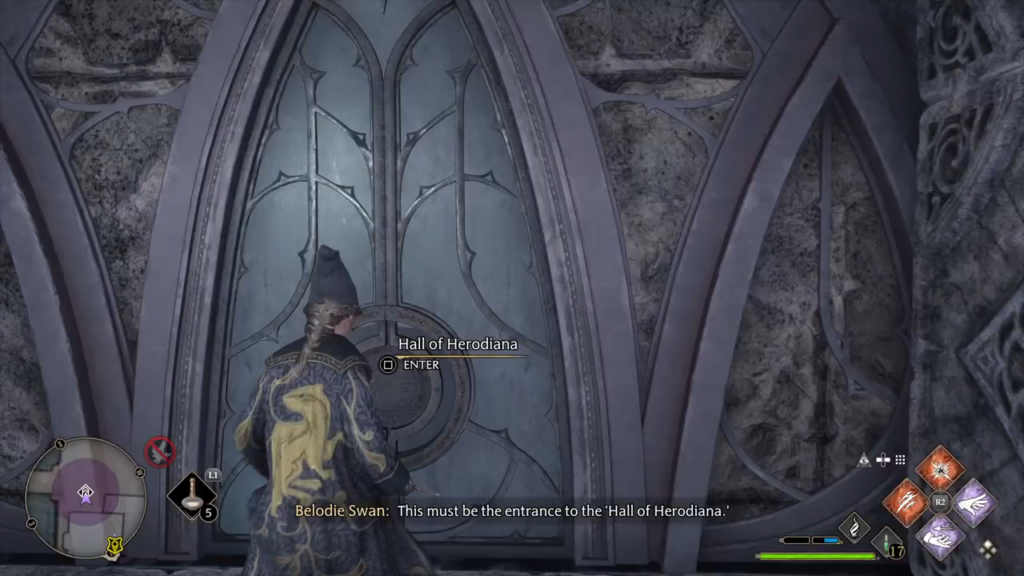Viewport: 1024px width, 576px height.
Task: Click the white d-pad cross icon
Action: (882, 460)
